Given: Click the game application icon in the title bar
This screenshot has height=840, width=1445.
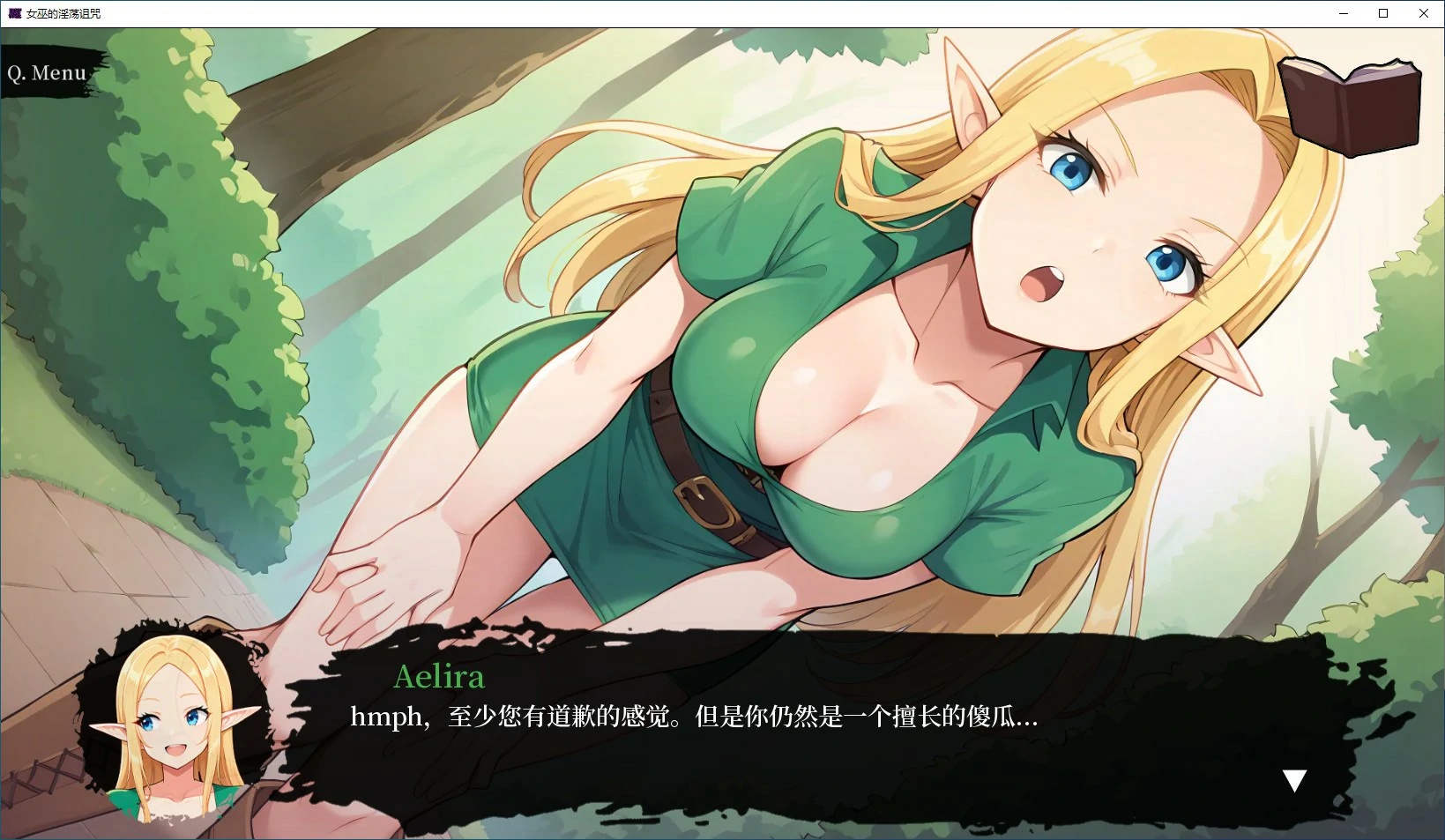Looking at the screenshot, I should (12, 13).
